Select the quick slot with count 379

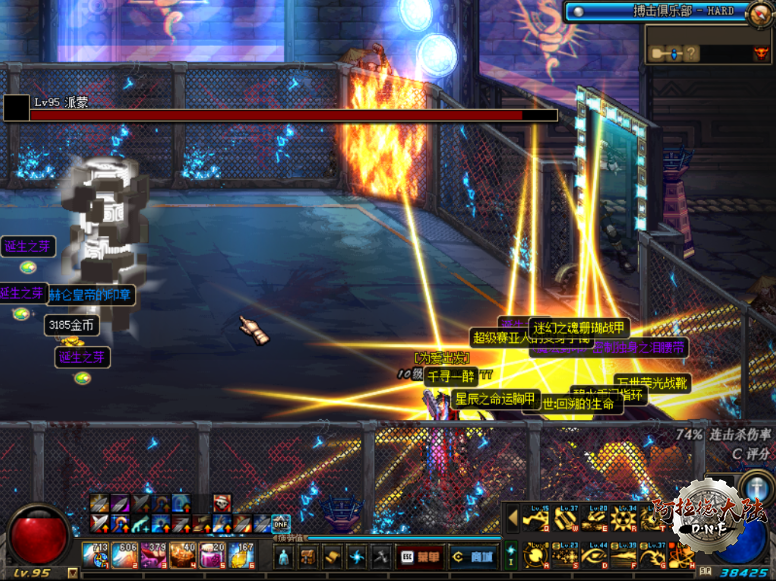[x=157, y=555]
